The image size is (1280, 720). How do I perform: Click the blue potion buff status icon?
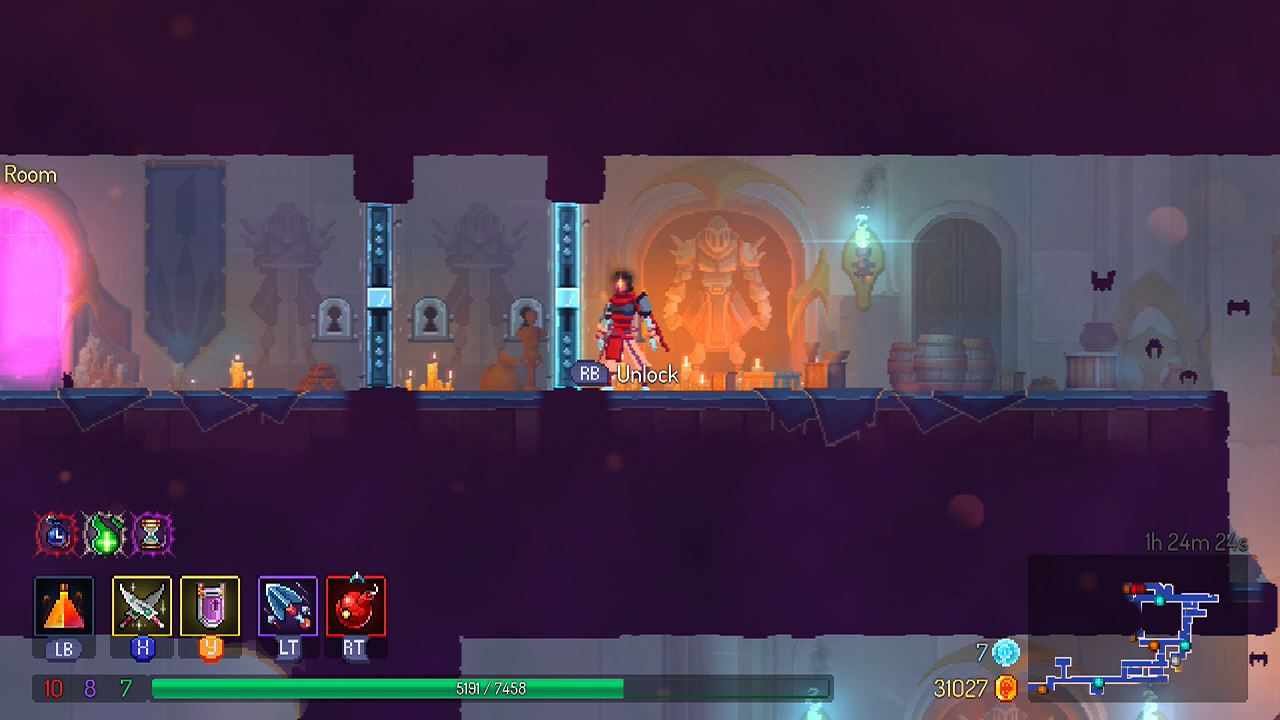[57, 533]
